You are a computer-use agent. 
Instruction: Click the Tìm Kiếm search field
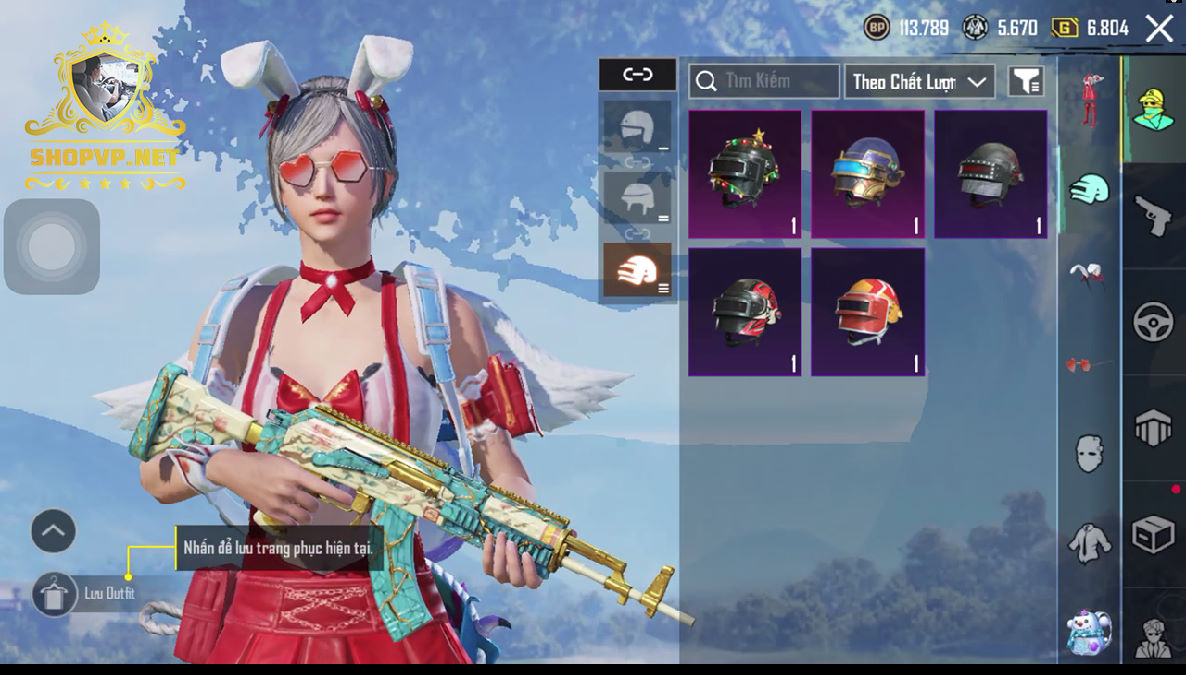764,81
